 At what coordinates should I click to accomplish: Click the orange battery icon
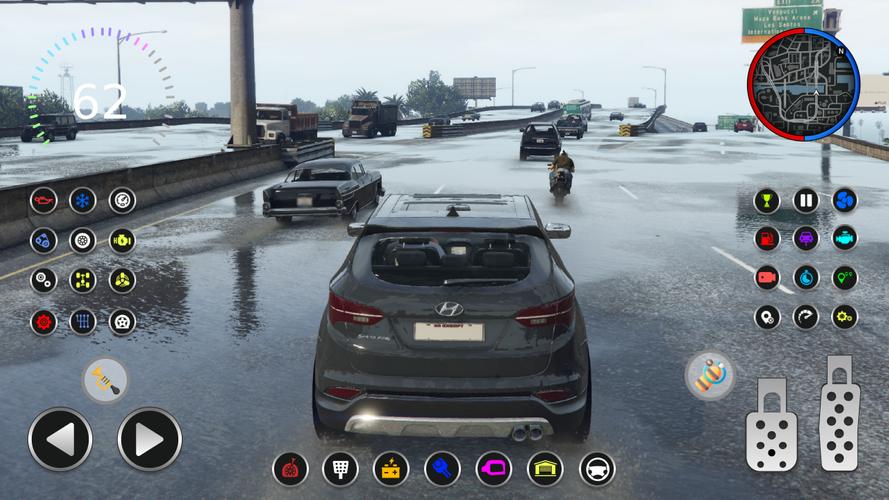click(x=391, y=468)
